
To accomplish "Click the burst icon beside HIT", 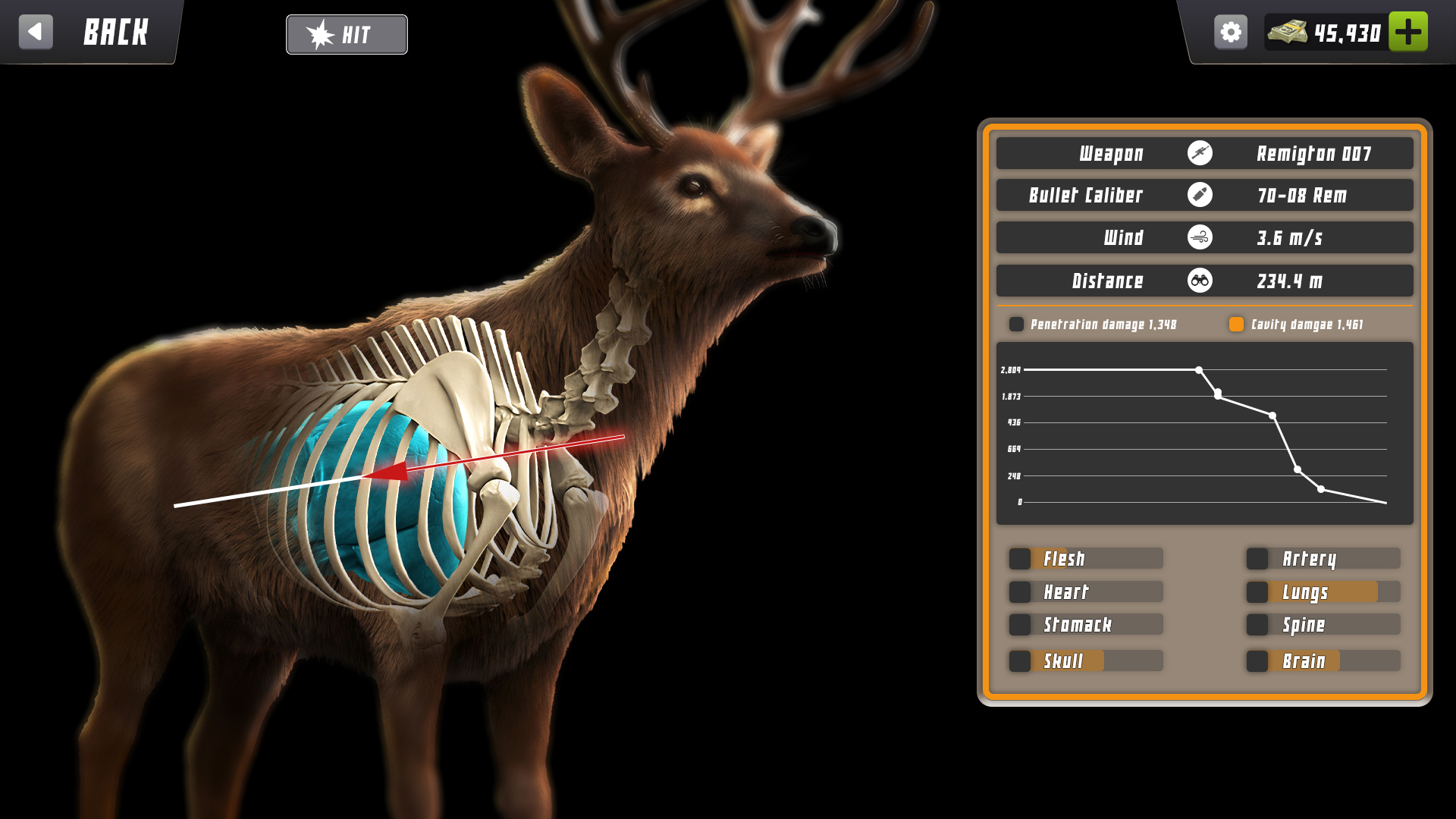I will (x=322, y=33).
